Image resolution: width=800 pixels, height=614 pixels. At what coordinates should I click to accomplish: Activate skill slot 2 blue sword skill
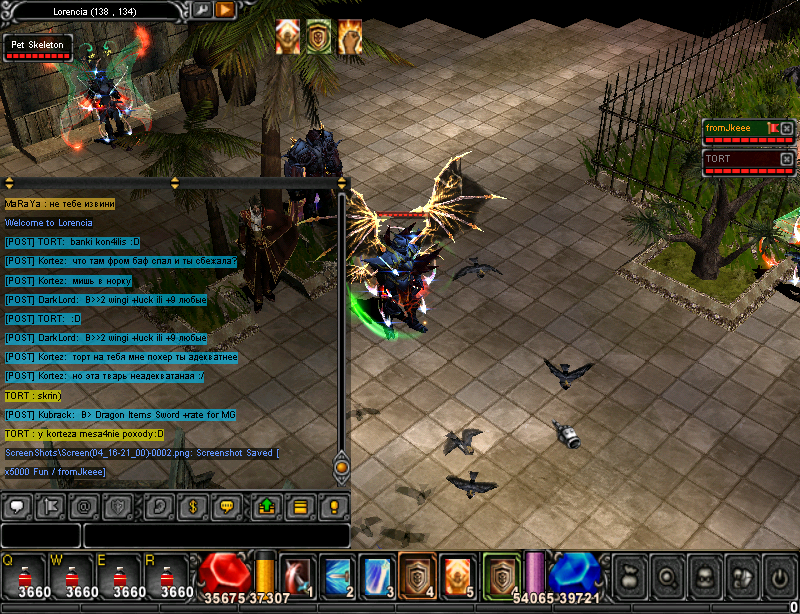point(336,576)
